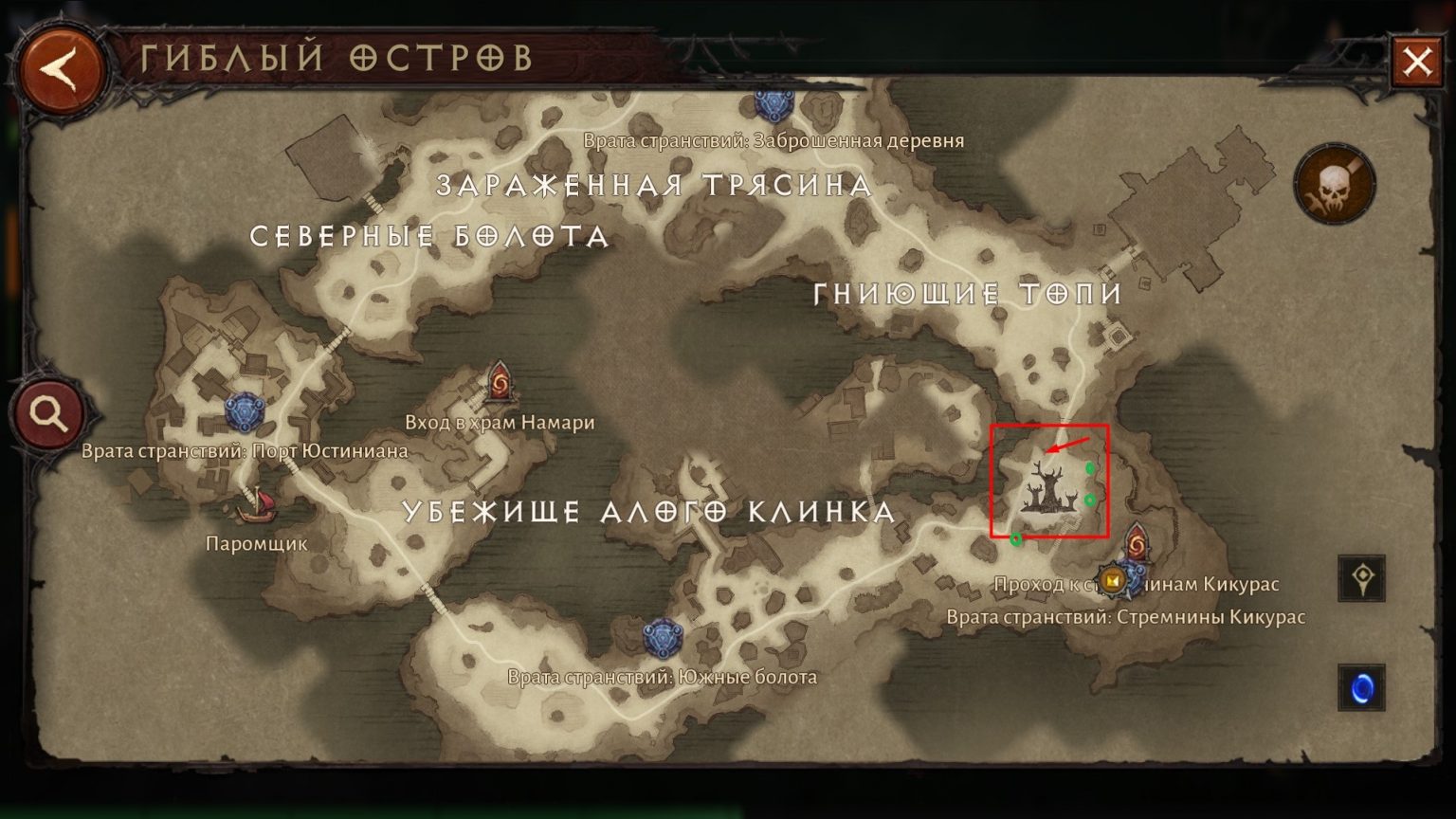1456x819 pixels.
Task: Select the skull boss emblem top right
Action: coord(1335,184)
